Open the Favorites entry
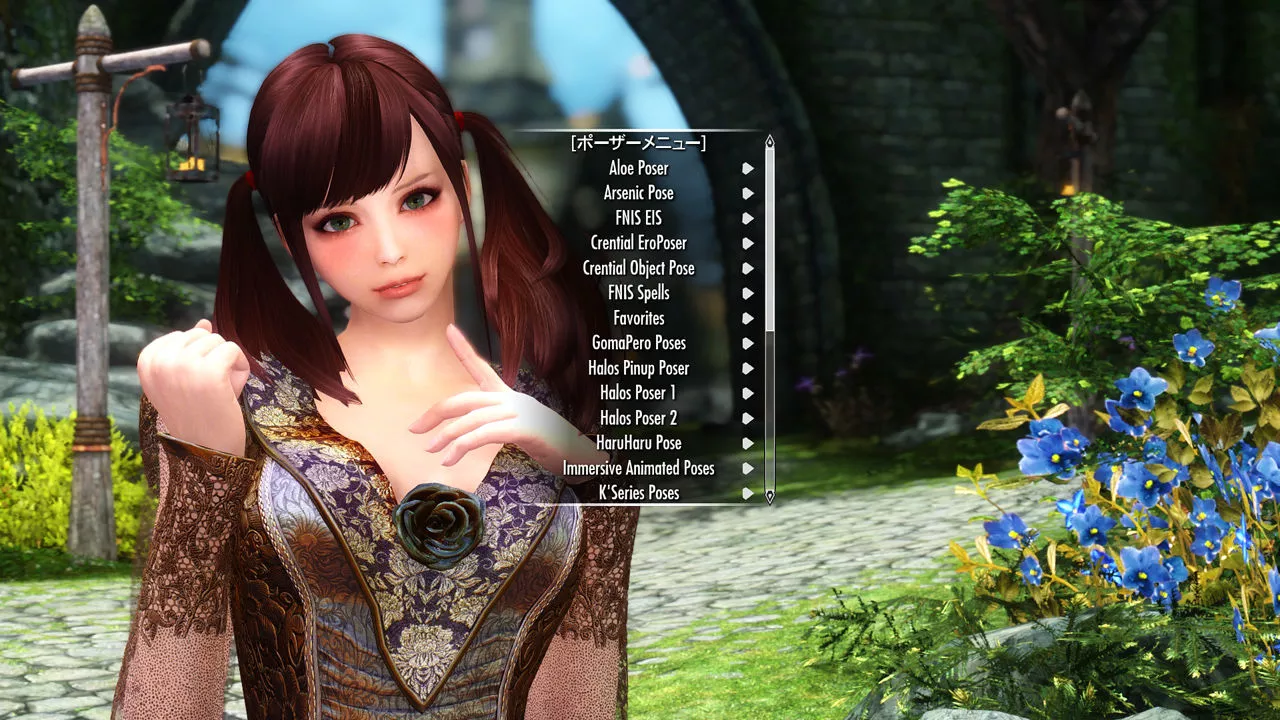Screen dimensions: 1280x720 click(x=638, y=318)
